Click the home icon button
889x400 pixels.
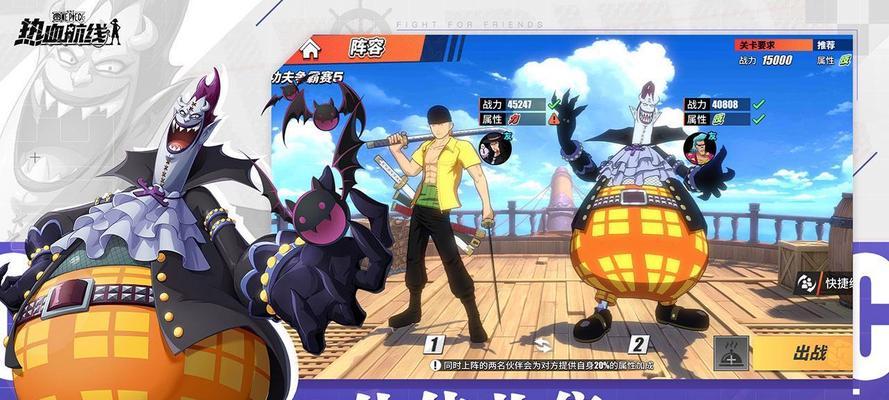[x=310, y=47]
